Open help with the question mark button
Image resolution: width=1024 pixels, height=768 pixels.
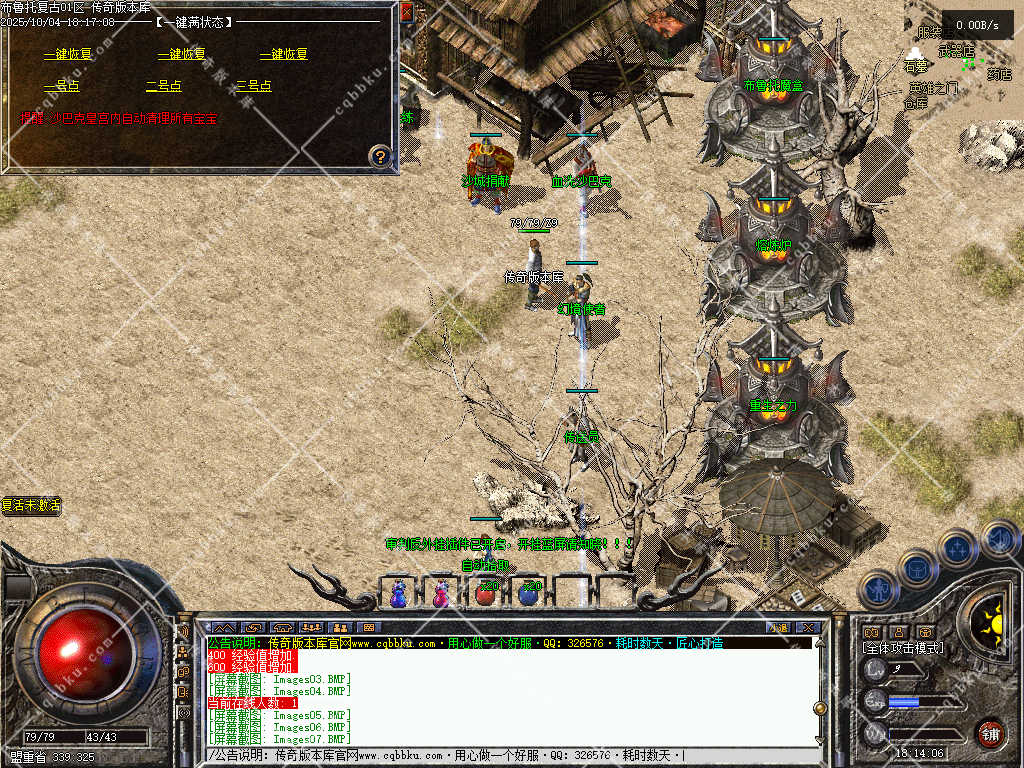pos(379,156)
